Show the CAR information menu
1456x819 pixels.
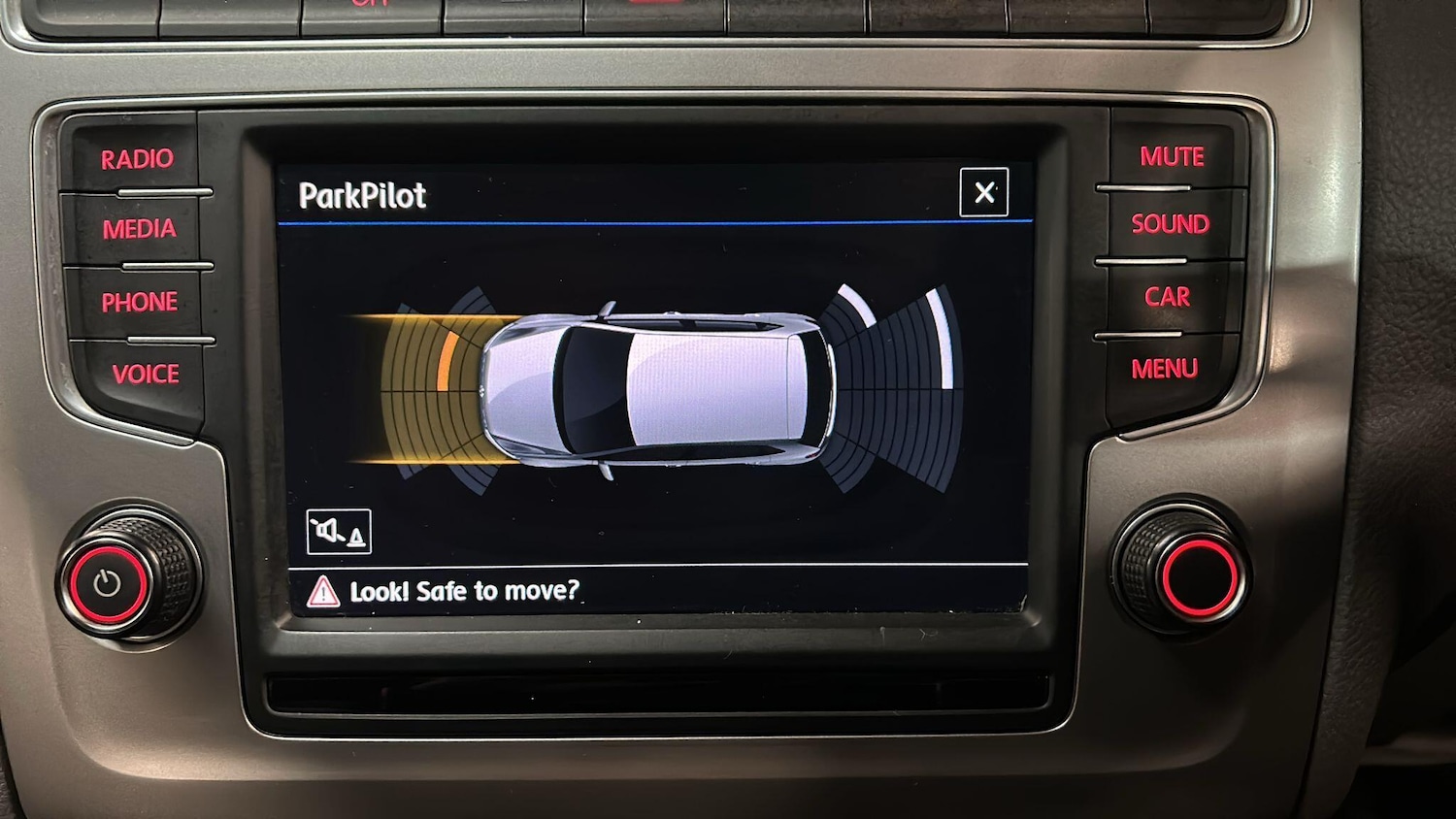(x=1167, y=297)
